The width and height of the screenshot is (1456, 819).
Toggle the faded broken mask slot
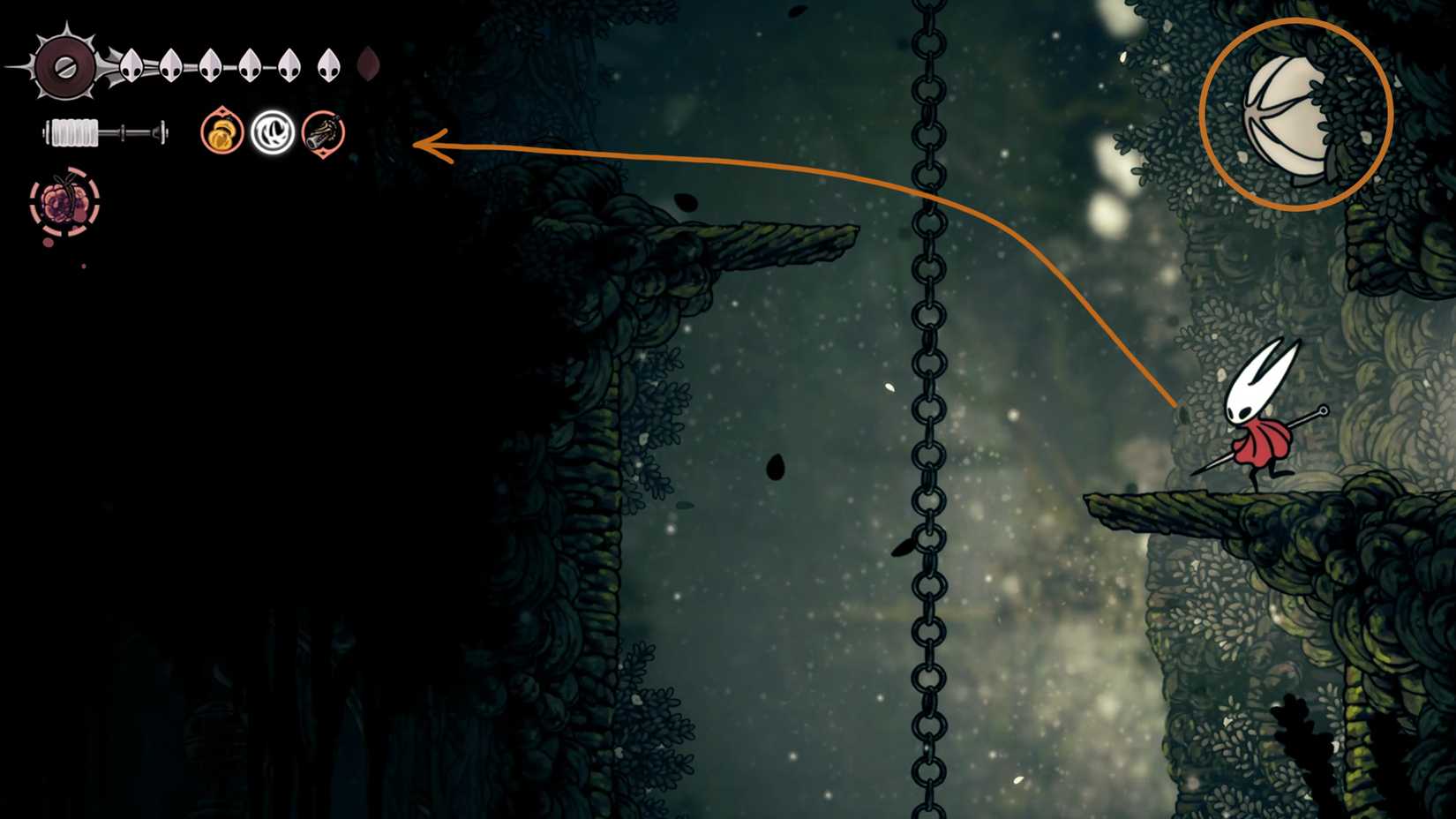click(368, 62)
